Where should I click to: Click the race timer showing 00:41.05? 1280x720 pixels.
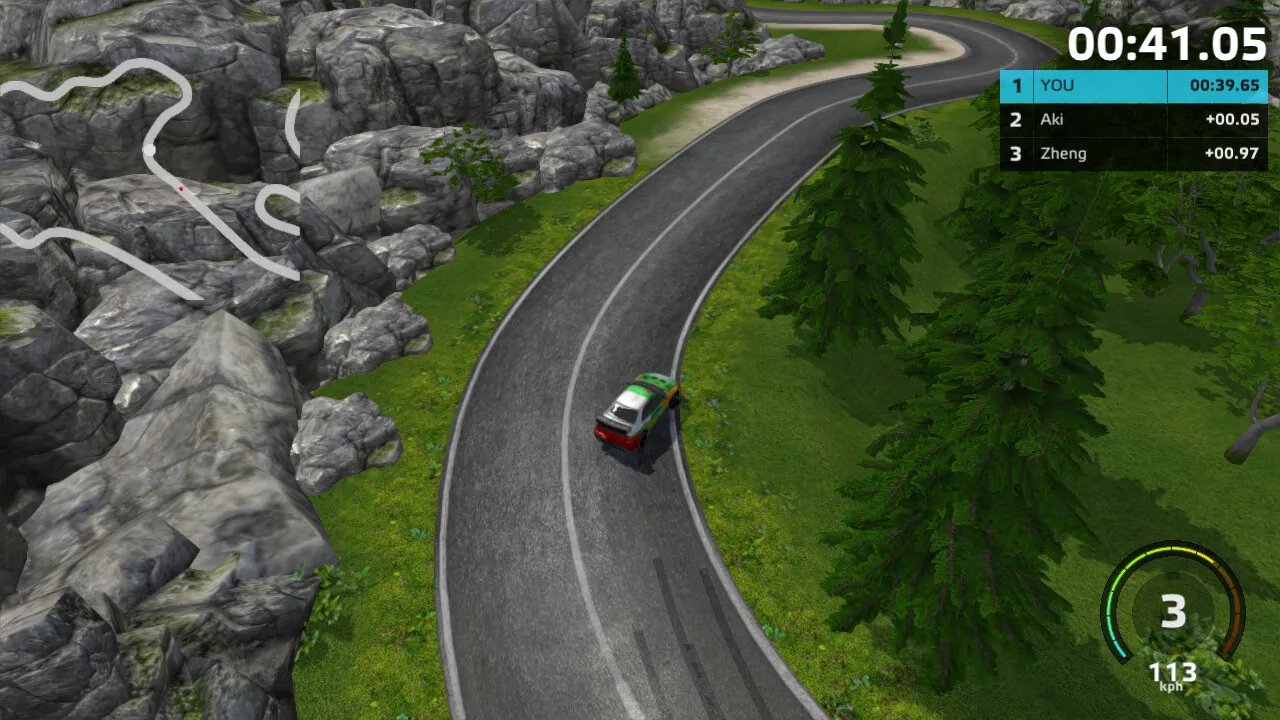pyautogui.click(x=1170, y=44)
